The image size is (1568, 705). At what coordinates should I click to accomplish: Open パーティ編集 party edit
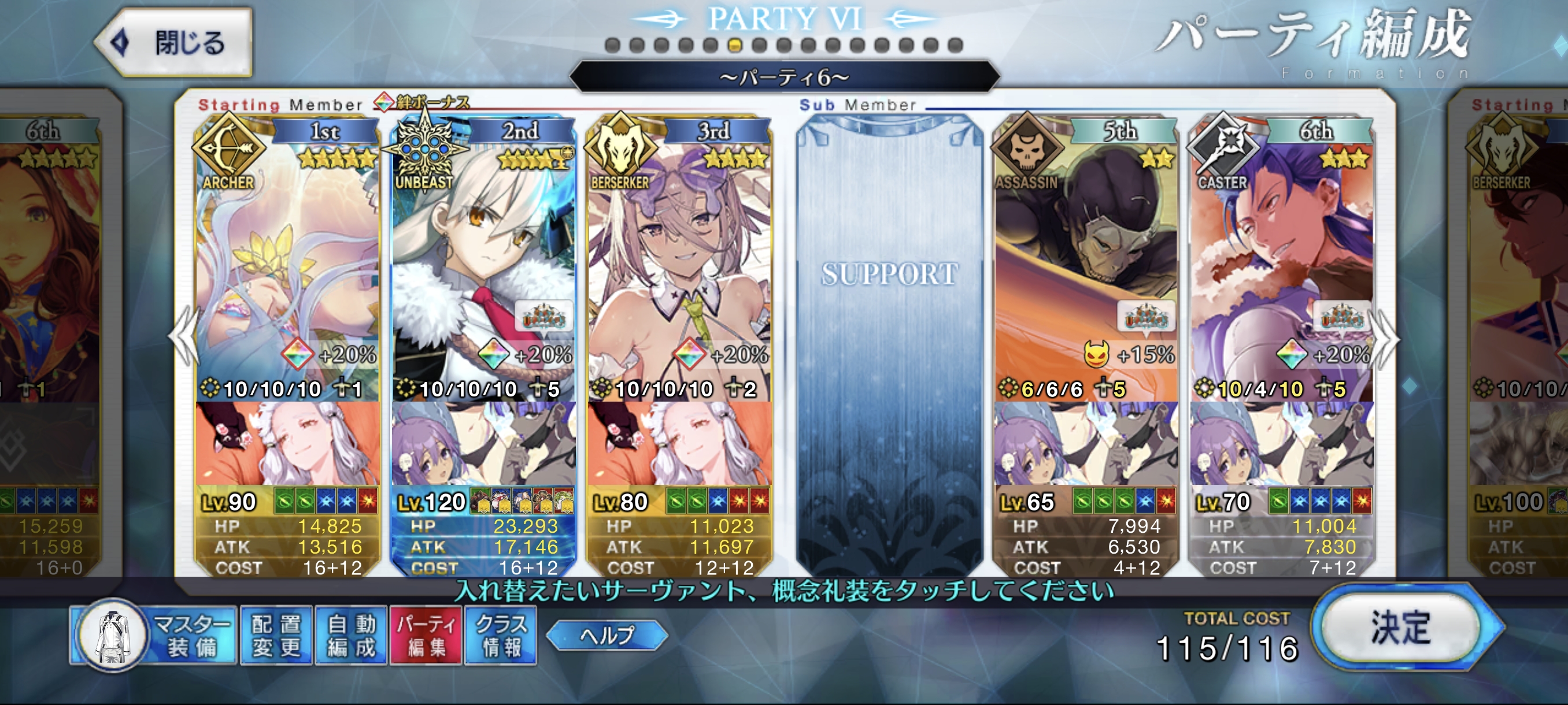426,635
